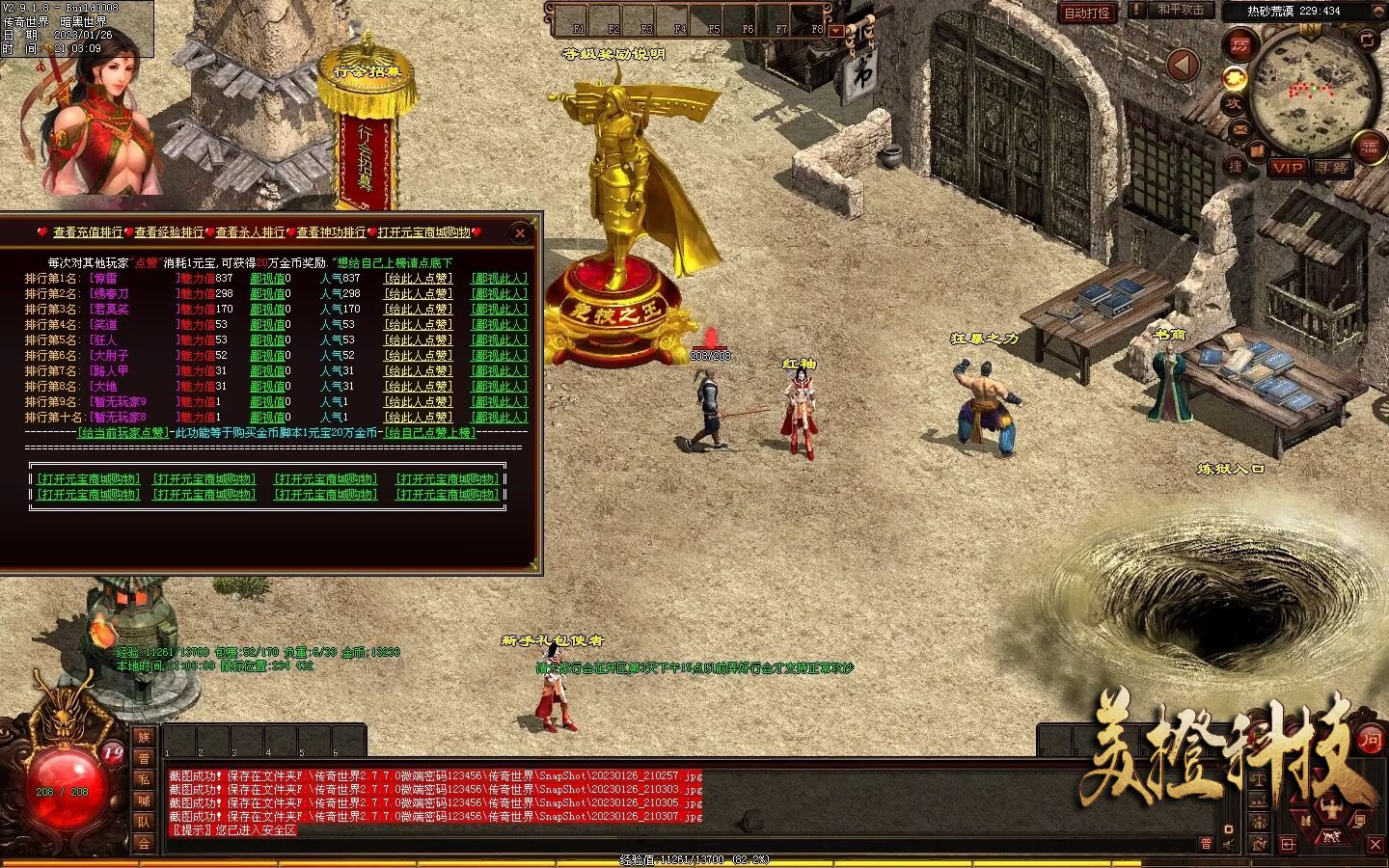Viewport: 1389px width, 868px height.
Task: Open the VIP button by the minimap
Action: click(1287, 167)
